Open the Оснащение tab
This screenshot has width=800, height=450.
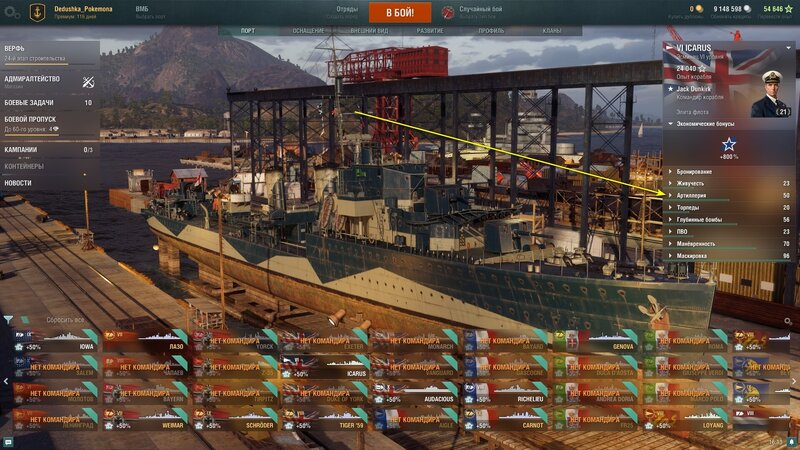pyautogui.click(x=308, y=31)
